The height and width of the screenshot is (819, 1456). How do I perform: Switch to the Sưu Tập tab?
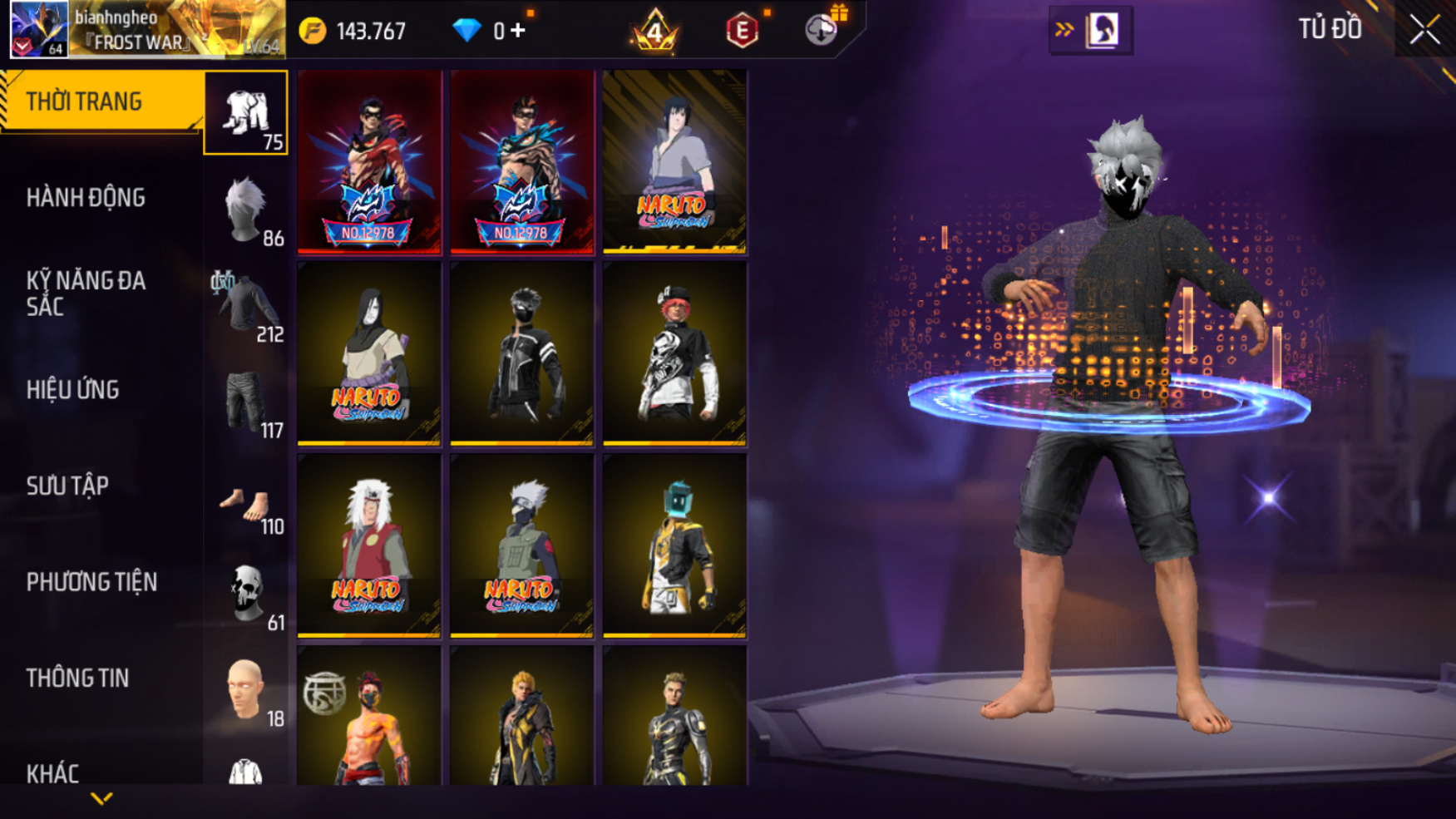click(67, 486)
